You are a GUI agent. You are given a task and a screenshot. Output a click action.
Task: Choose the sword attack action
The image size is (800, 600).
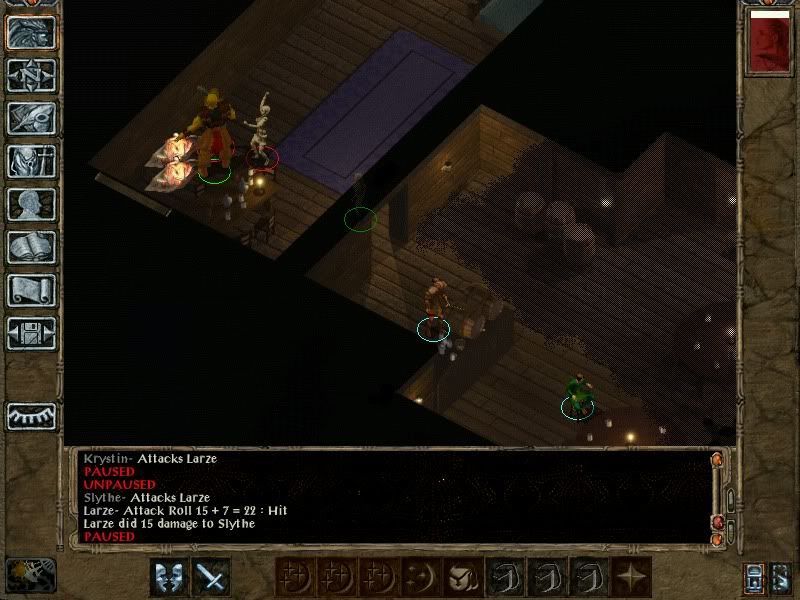211,576
